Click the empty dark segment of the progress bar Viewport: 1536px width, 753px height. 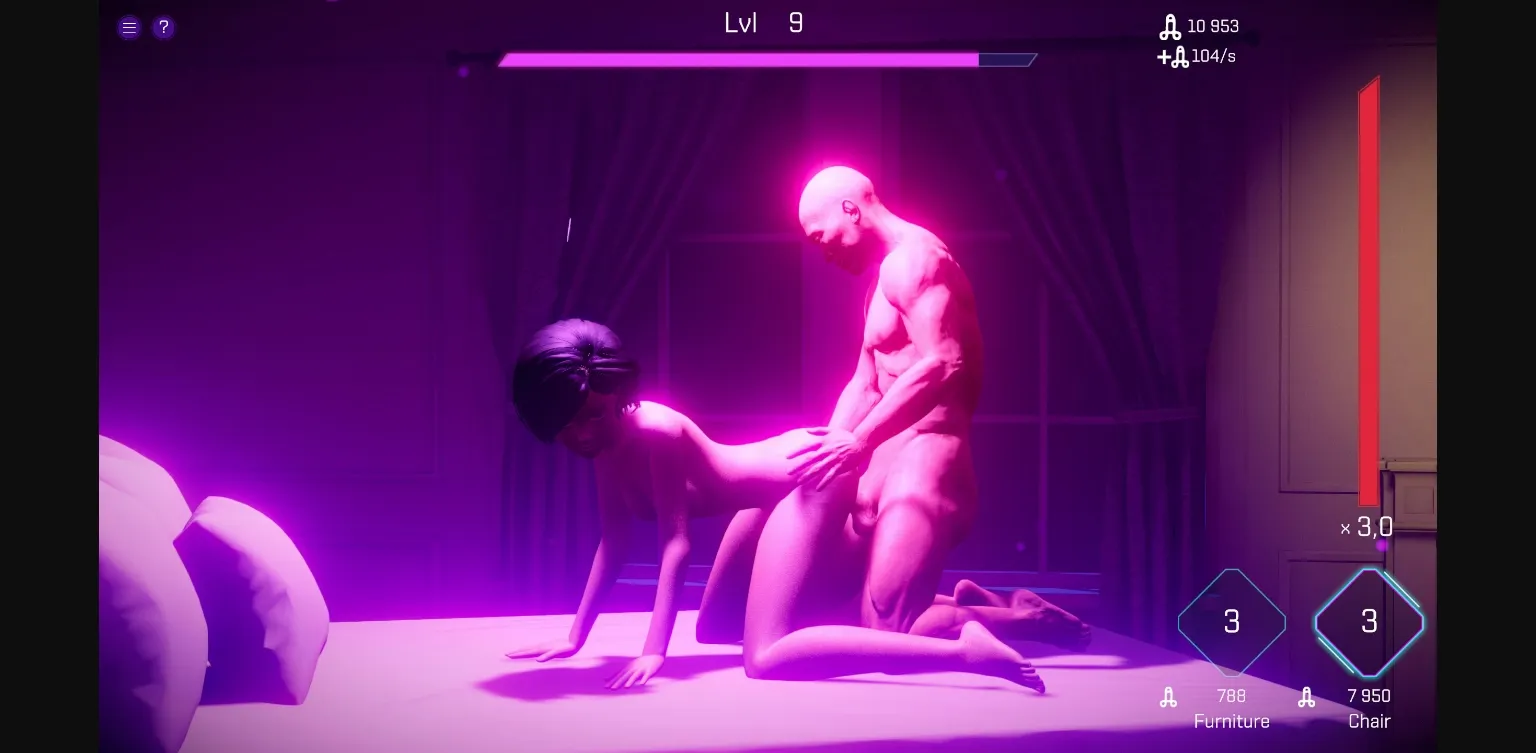point(1008,59)
